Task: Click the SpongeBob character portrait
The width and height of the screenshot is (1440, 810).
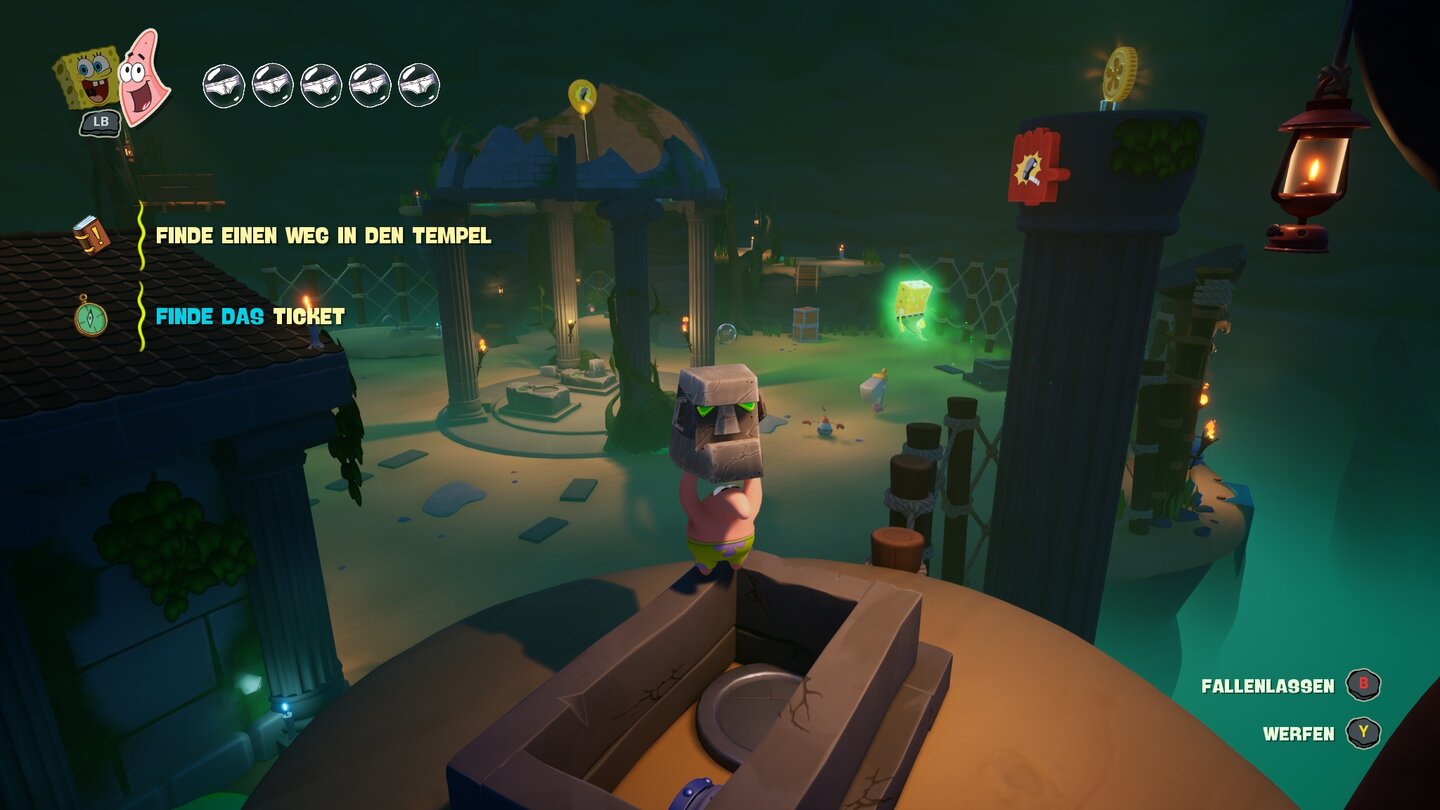Action: tap(90, 77)
